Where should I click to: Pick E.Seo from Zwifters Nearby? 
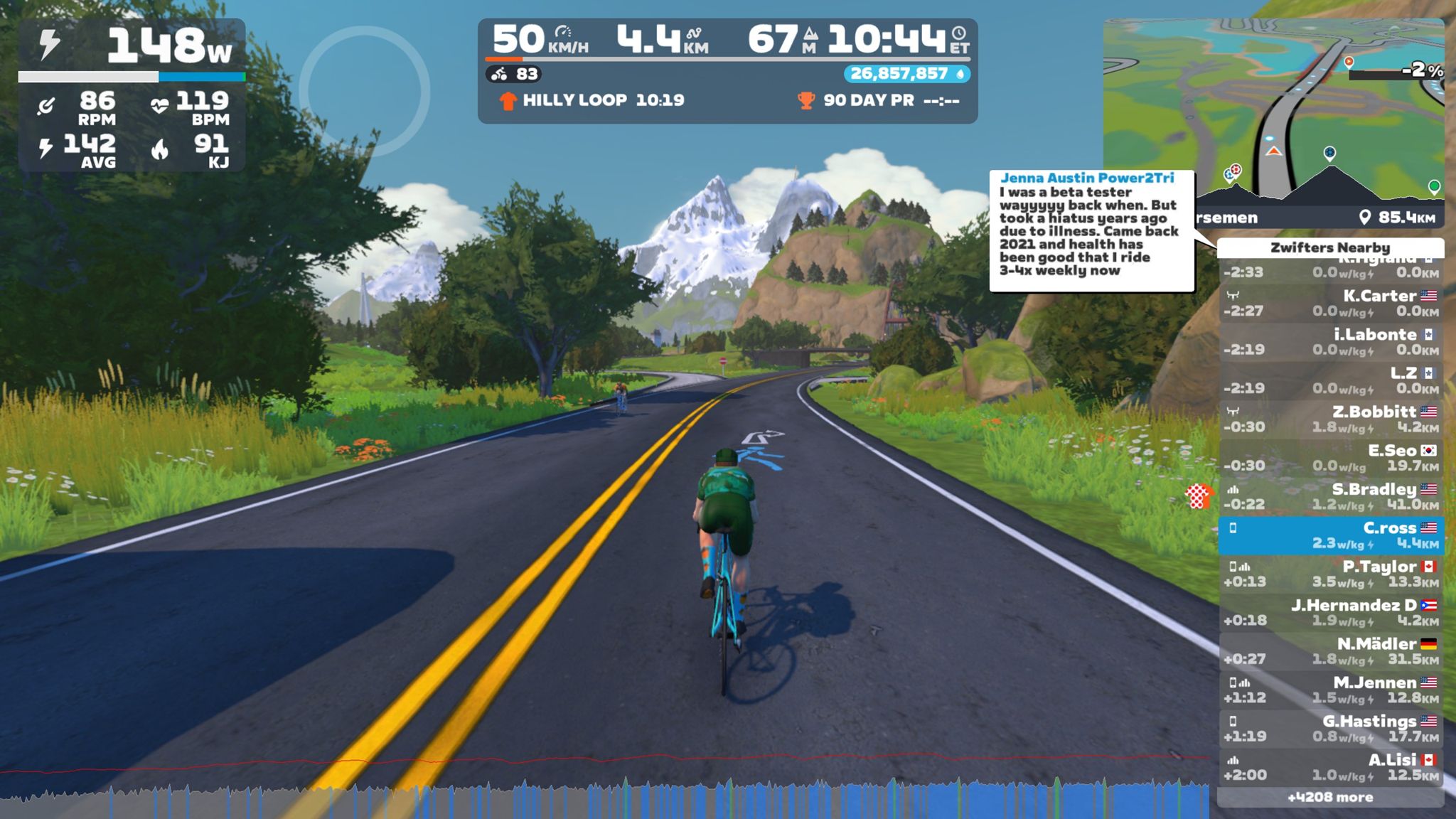[1330, 458]
